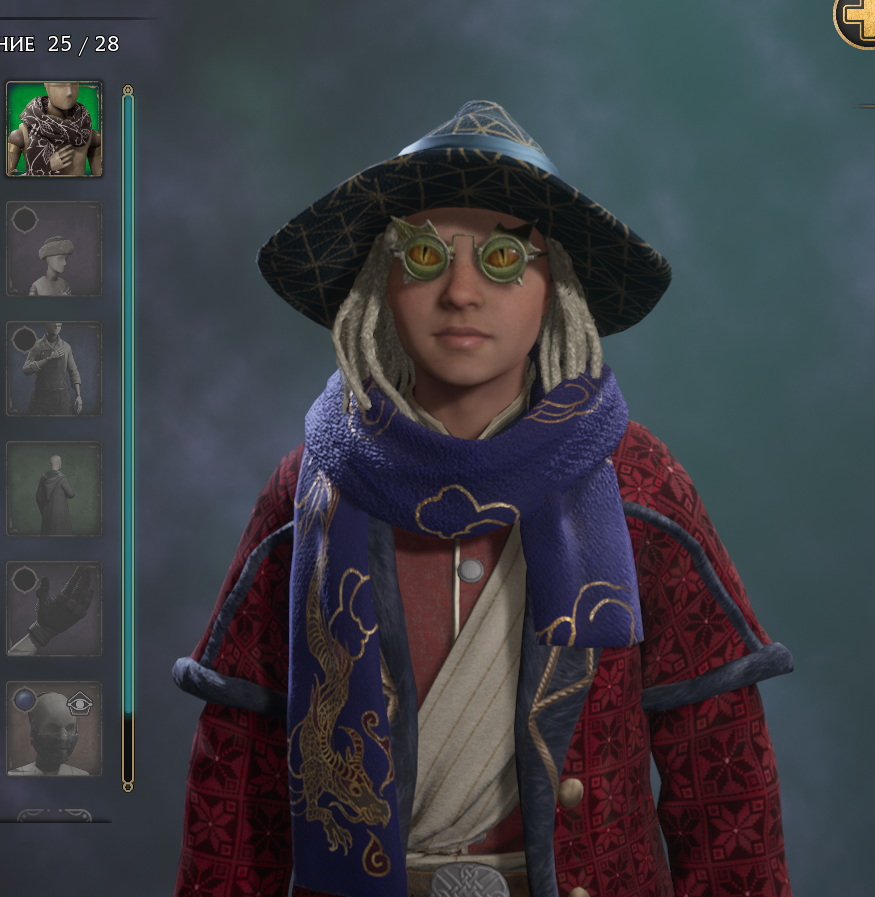Screen dimensions: 875x897
Task: Select the patterned scarf appearance slot
Action: (54, 129)
